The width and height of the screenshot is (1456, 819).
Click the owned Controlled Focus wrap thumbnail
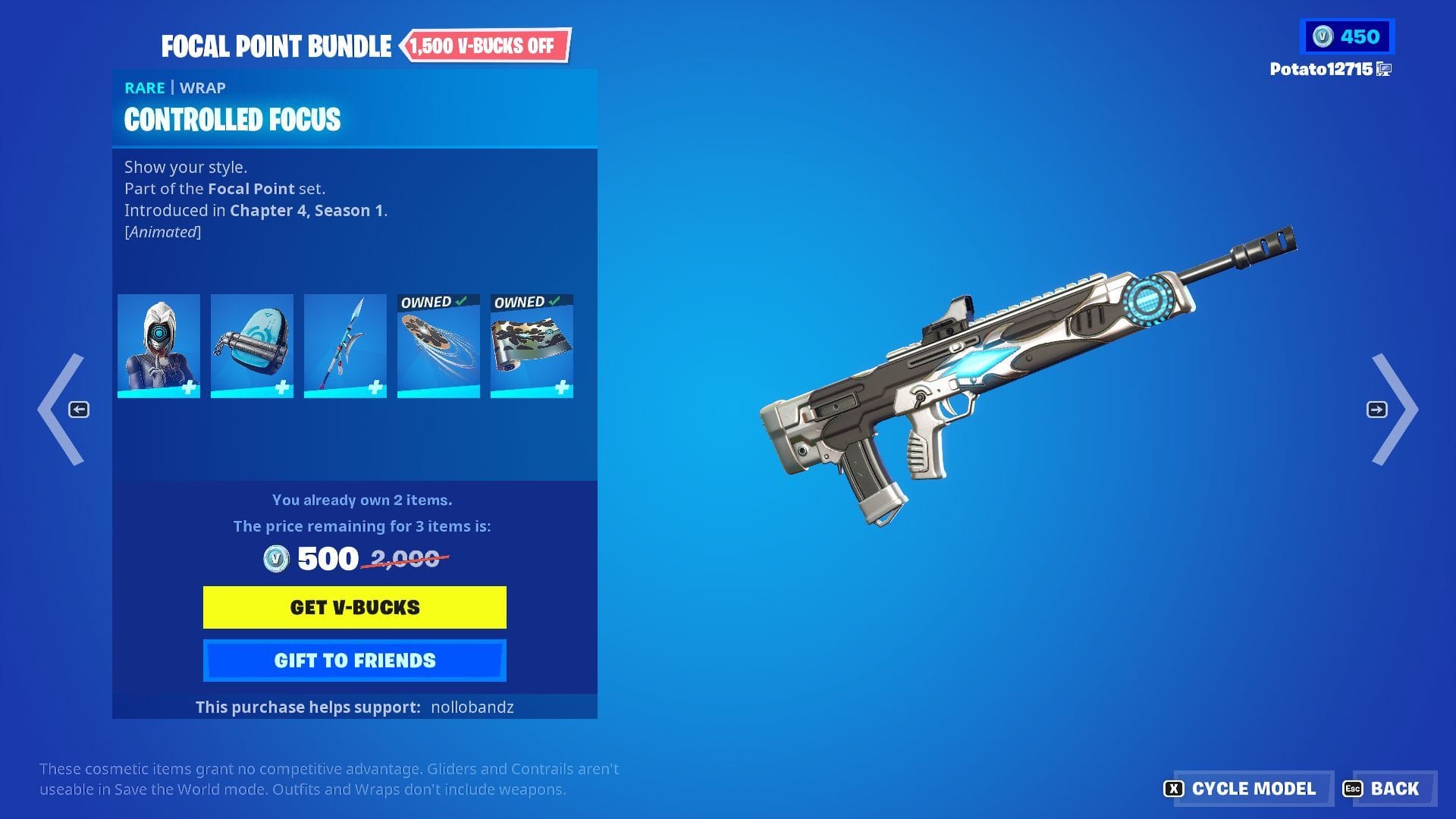(532, 349)
